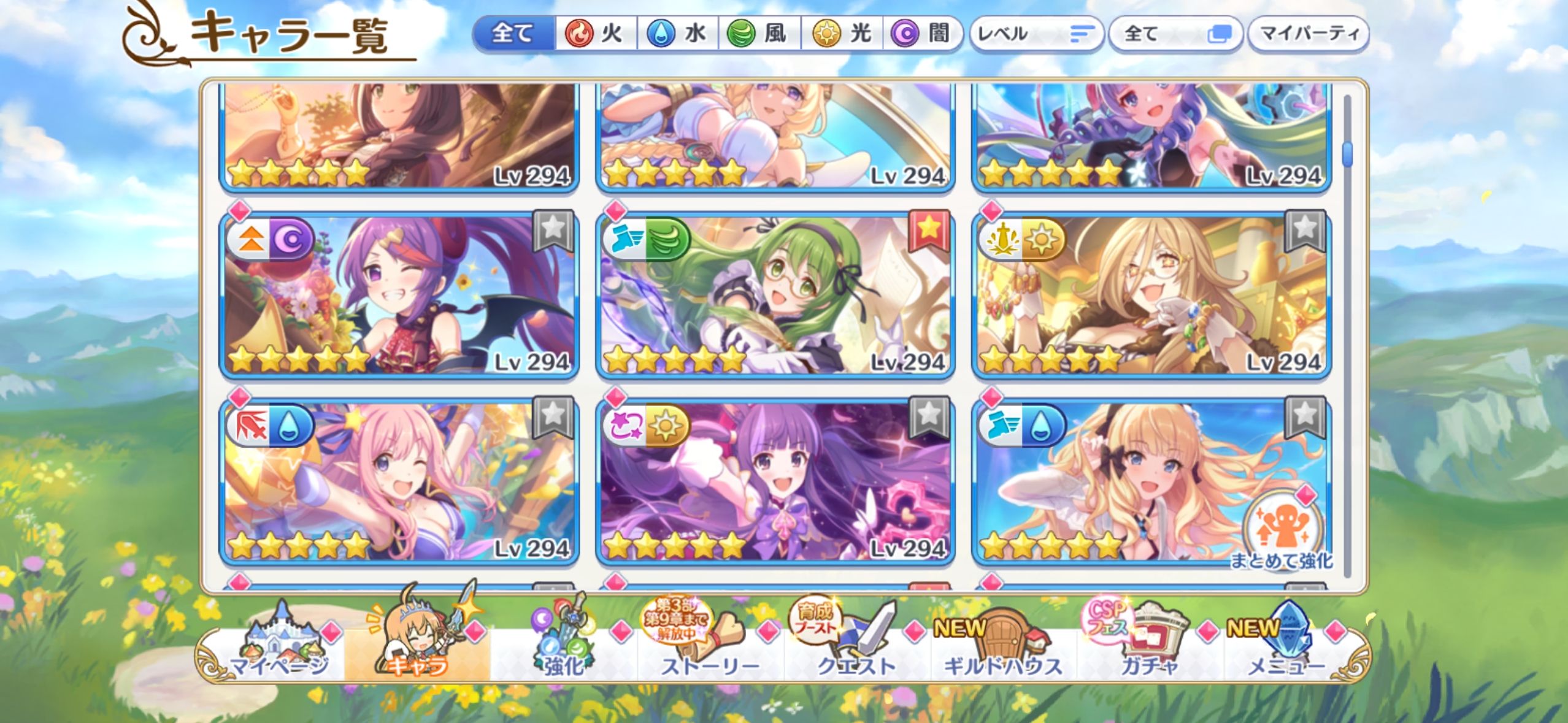Open the レベル sort order dropdown

point(1036,33)
